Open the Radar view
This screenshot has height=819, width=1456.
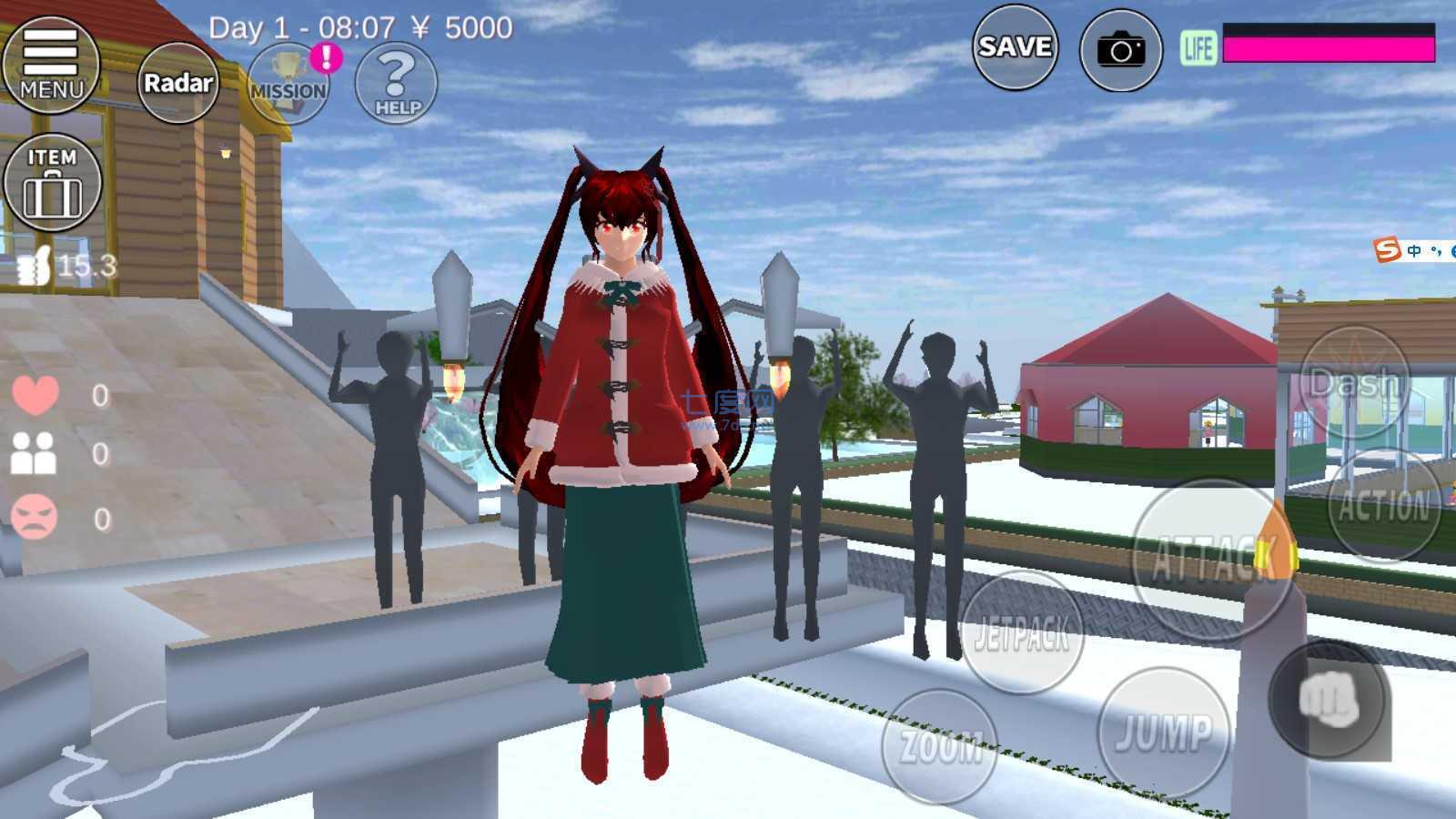178,82
